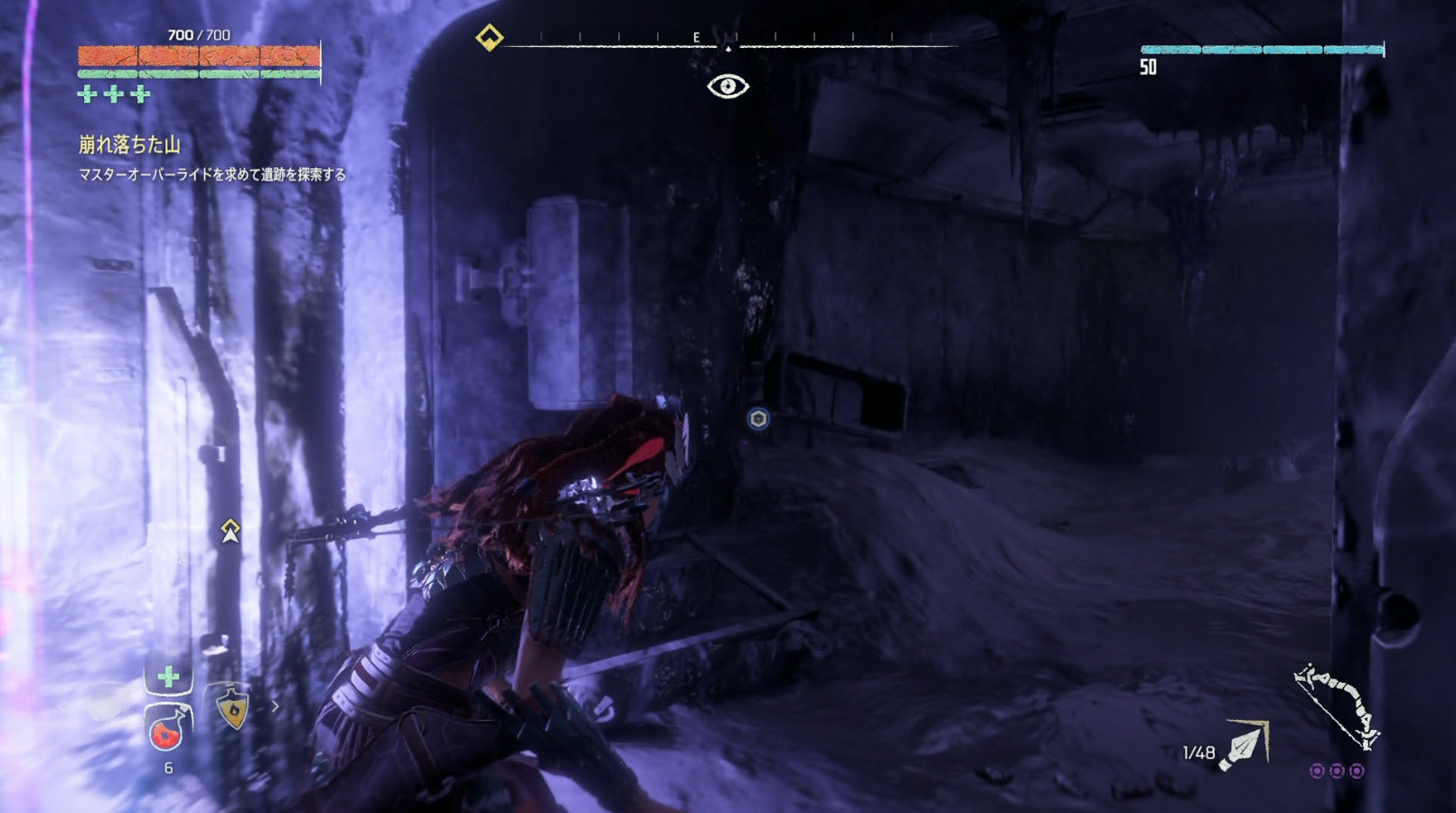Open the 崩れ落ちた山 quest tracker
The height and width of the screenshot is (813, 1456).
[129, 145]
